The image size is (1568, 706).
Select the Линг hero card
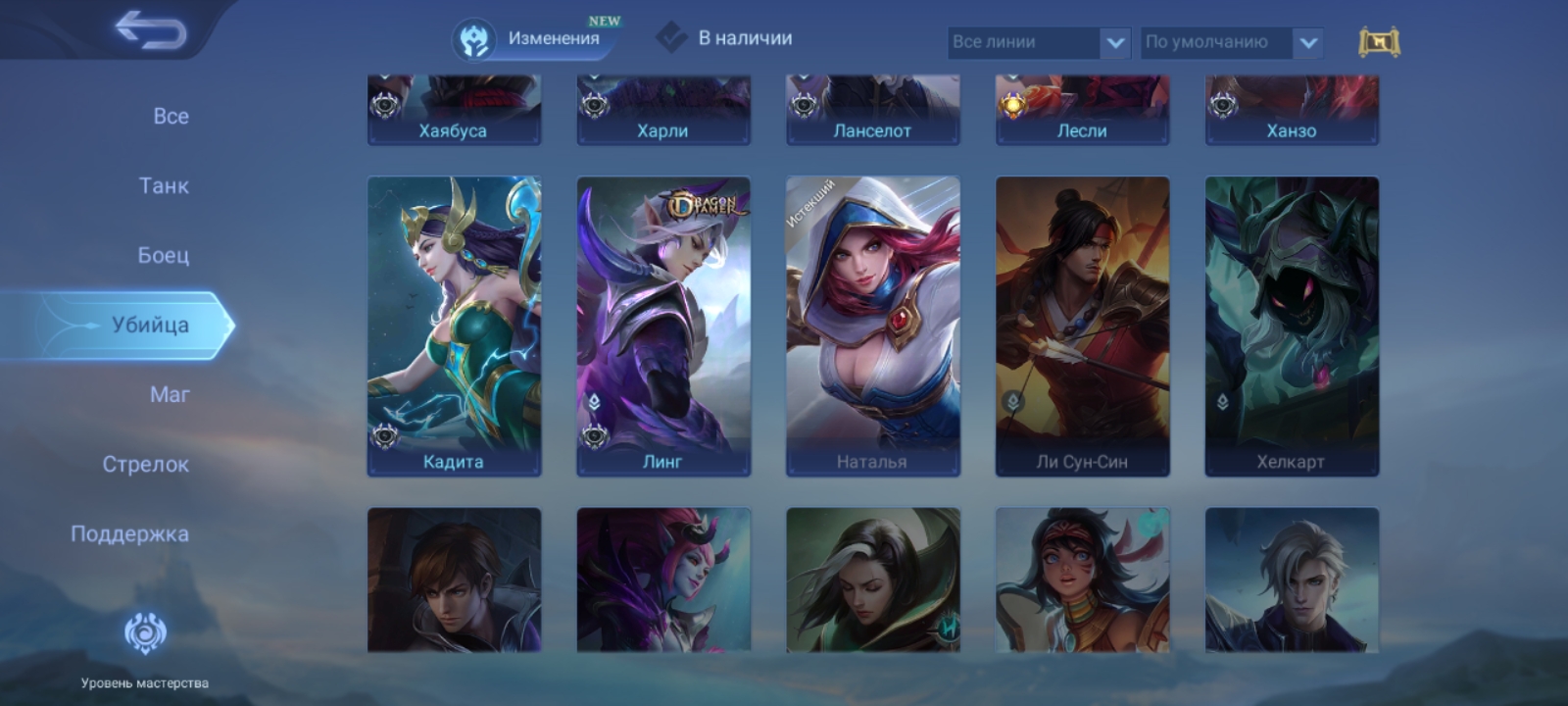tap(663, 326)
